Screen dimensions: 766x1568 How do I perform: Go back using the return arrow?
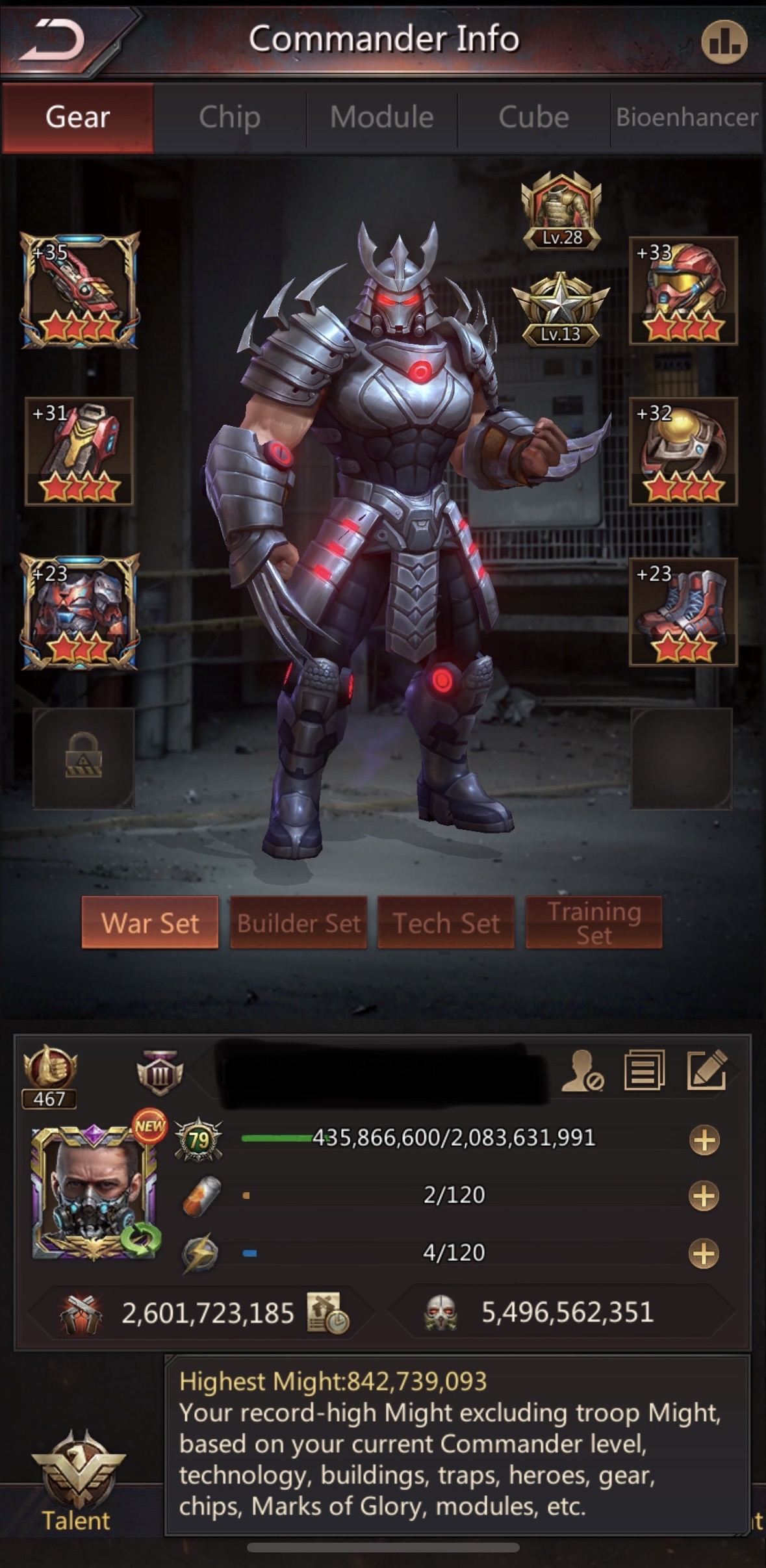[53, 40]
